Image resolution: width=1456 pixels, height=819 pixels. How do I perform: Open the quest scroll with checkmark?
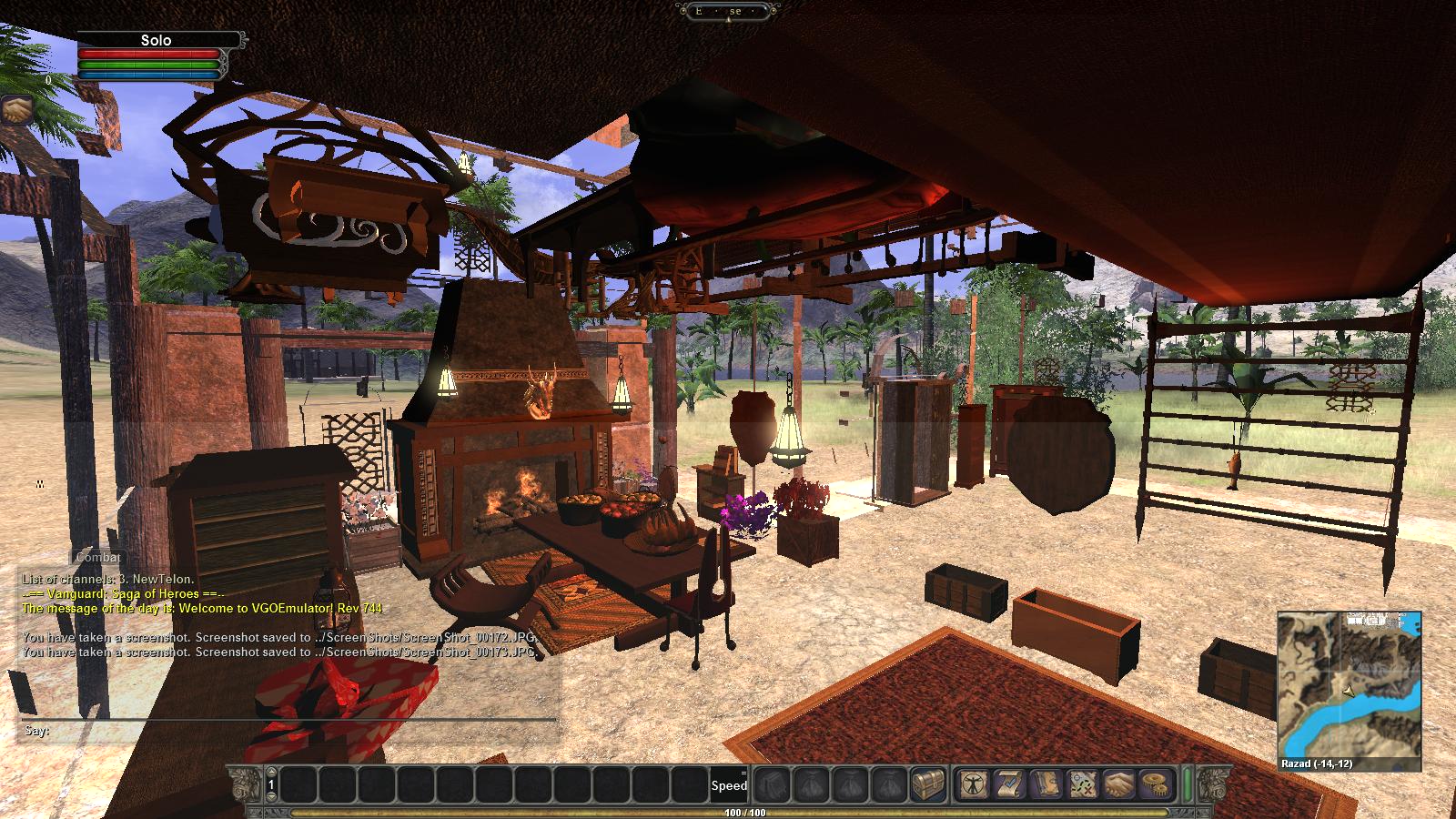(x=1010, y=784)
